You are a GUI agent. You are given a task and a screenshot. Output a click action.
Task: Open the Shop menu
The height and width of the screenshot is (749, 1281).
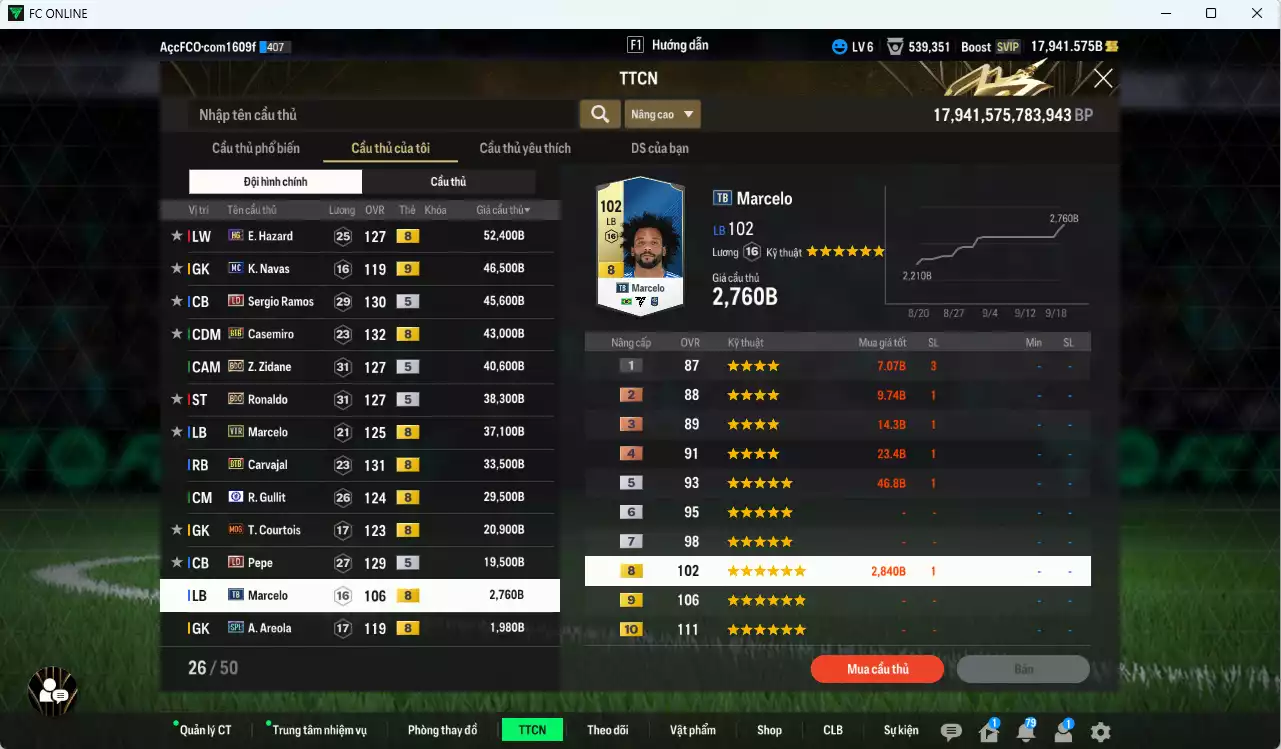tap(769, 730)
